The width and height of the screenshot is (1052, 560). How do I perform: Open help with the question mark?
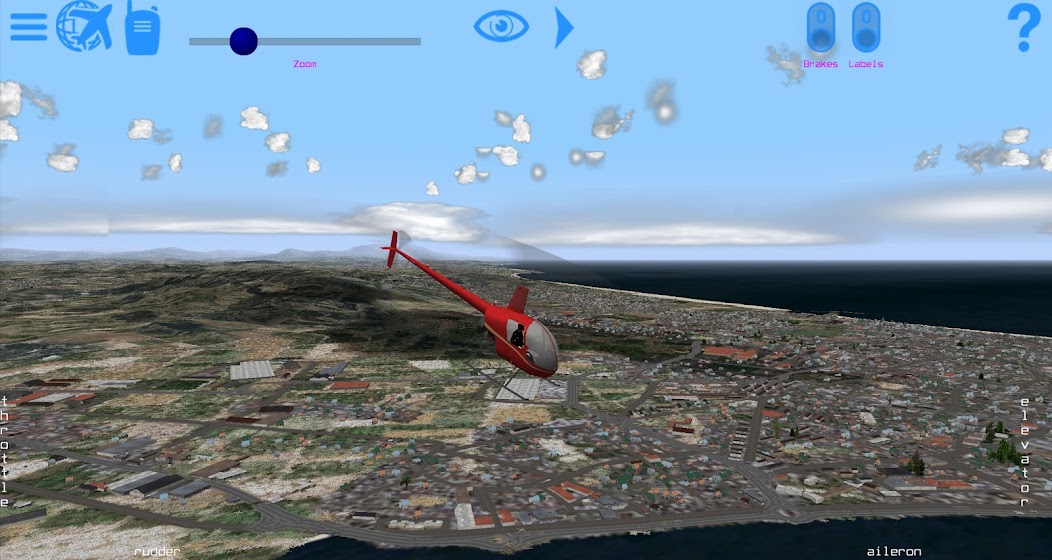coord(1023,28)
